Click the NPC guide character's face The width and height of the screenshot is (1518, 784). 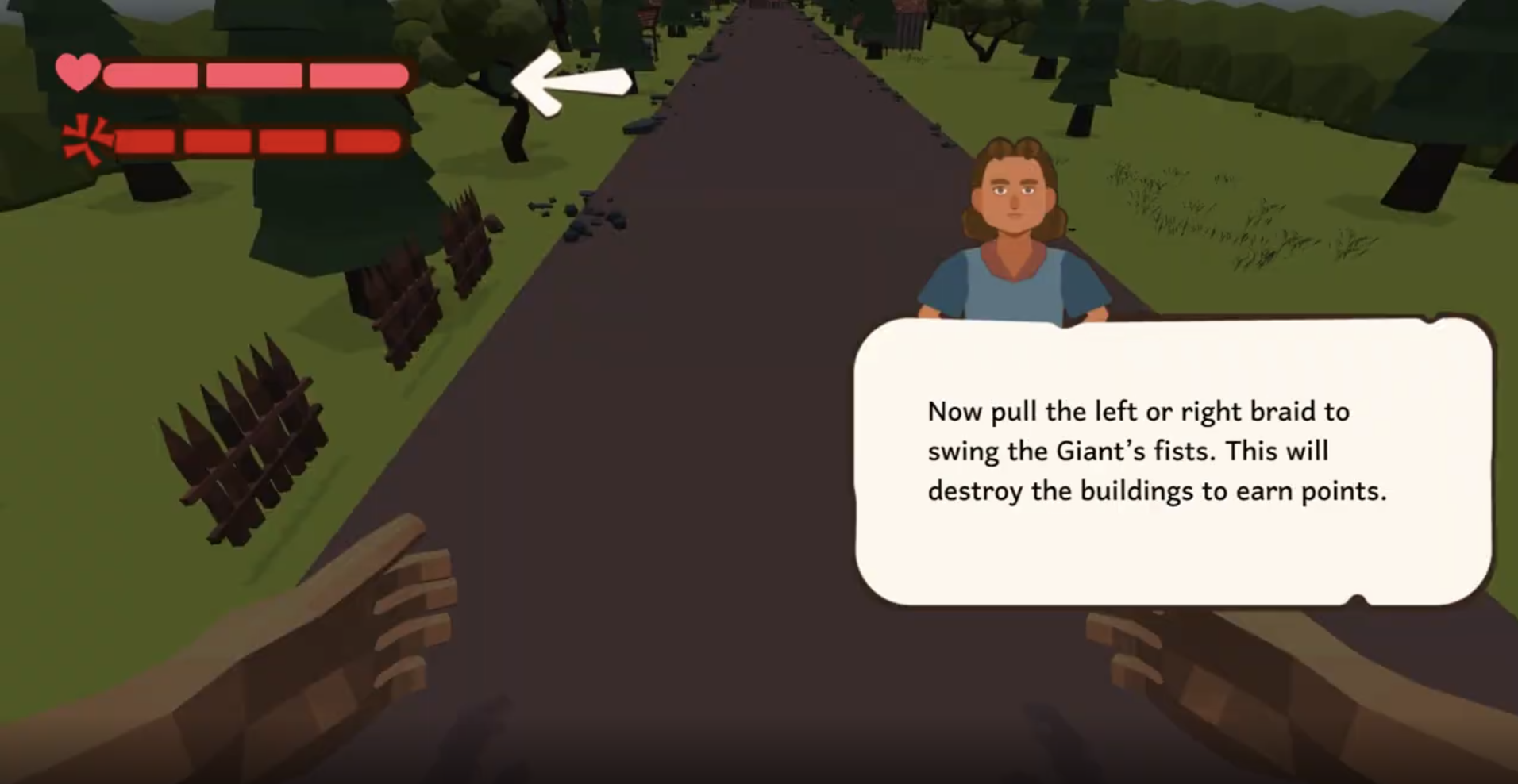point(1014,190)
